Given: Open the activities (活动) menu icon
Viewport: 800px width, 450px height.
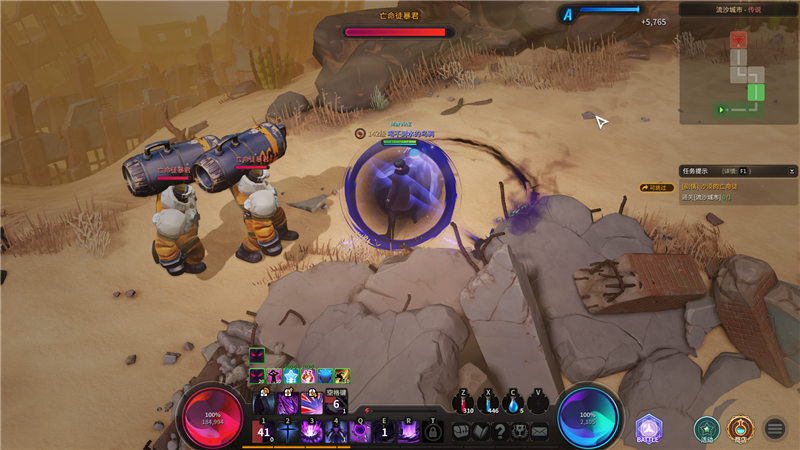Looking at the screenshot, I should tap(707, 428).
